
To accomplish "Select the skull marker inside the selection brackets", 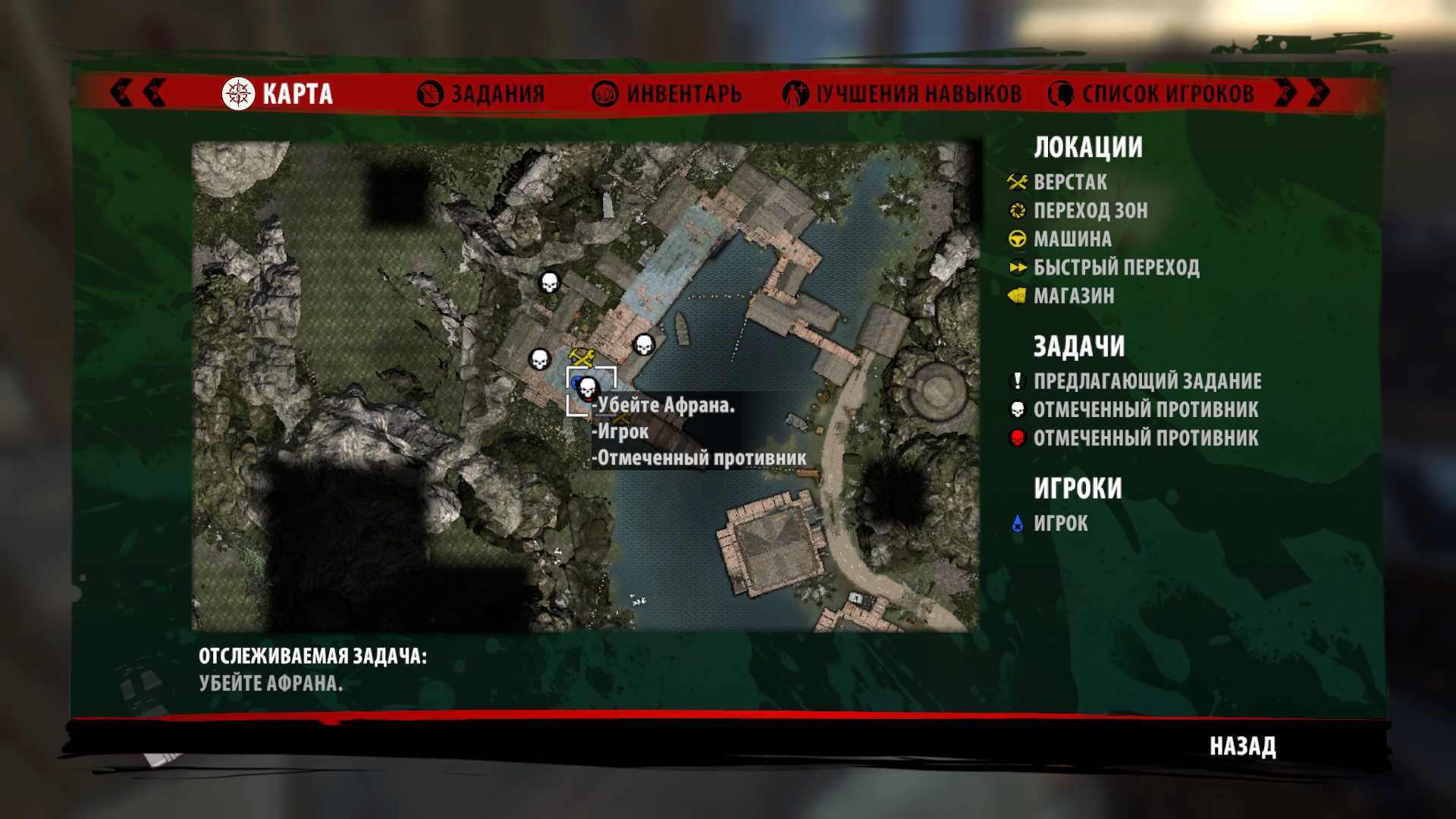I will pos(588,390).
